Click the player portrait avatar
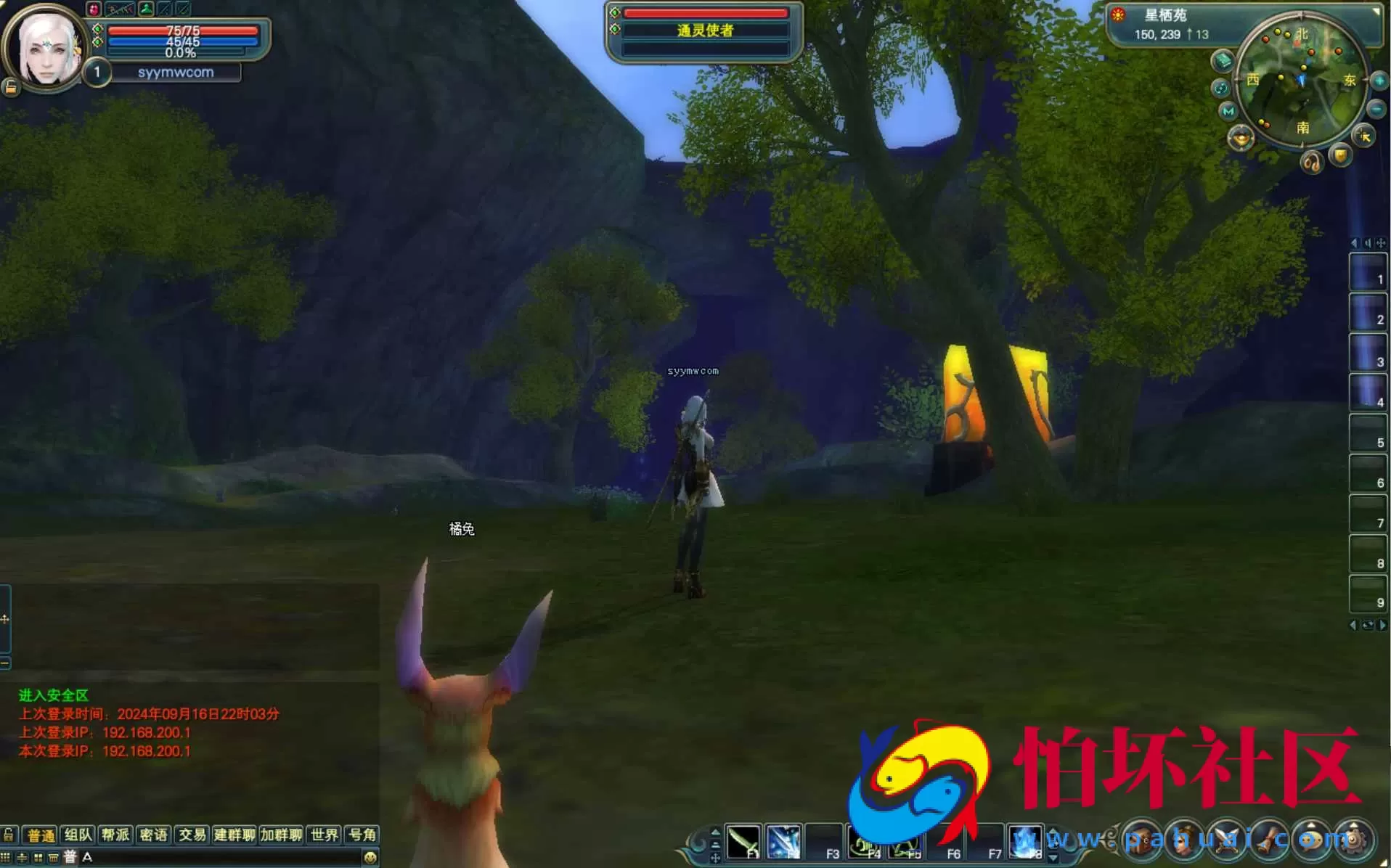The width and height of the screenshot is (1391, 868). pos(46,48)
